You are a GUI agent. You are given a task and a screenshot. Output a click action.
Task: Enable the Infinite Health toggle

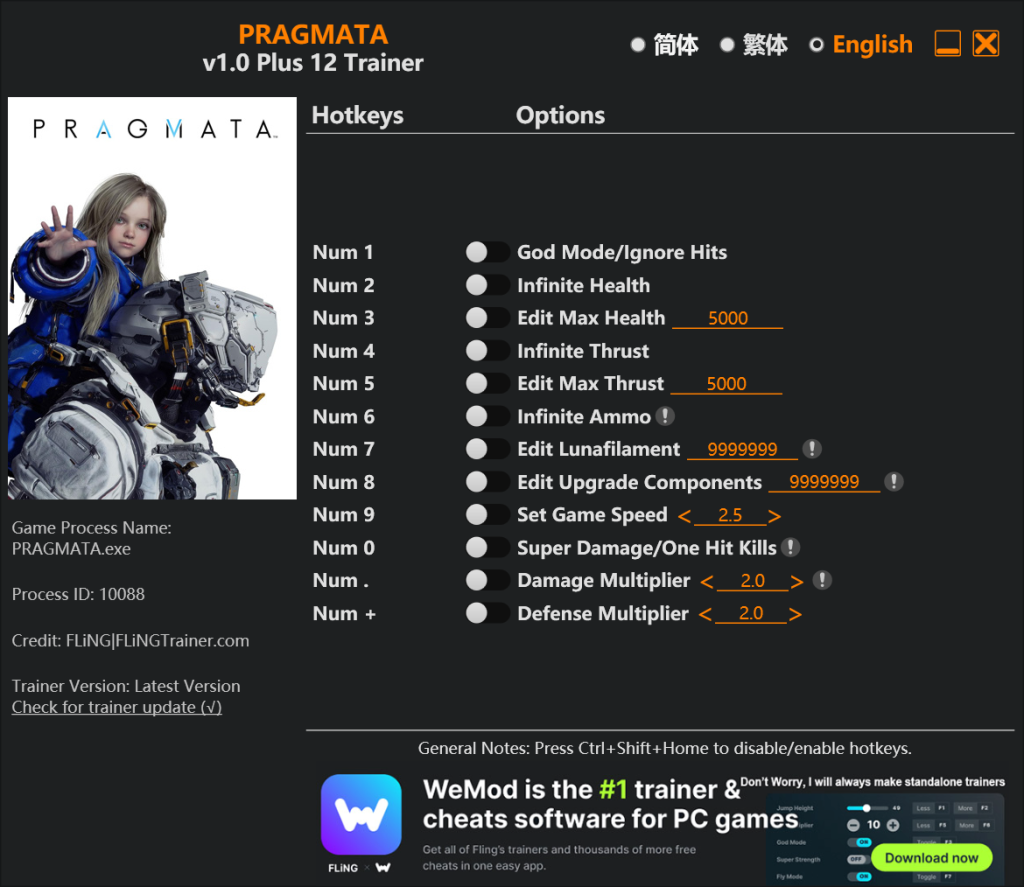[x=487, y=286]
